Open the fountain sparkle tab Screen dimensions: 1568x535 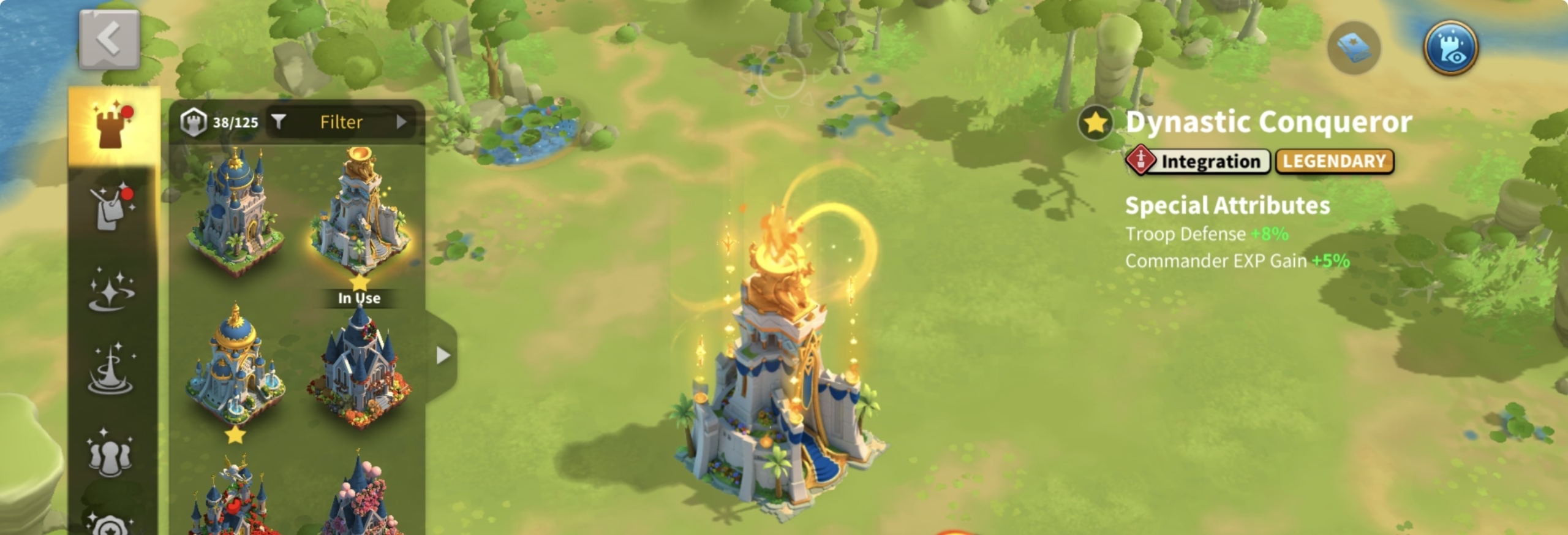[x=111, y=370]
